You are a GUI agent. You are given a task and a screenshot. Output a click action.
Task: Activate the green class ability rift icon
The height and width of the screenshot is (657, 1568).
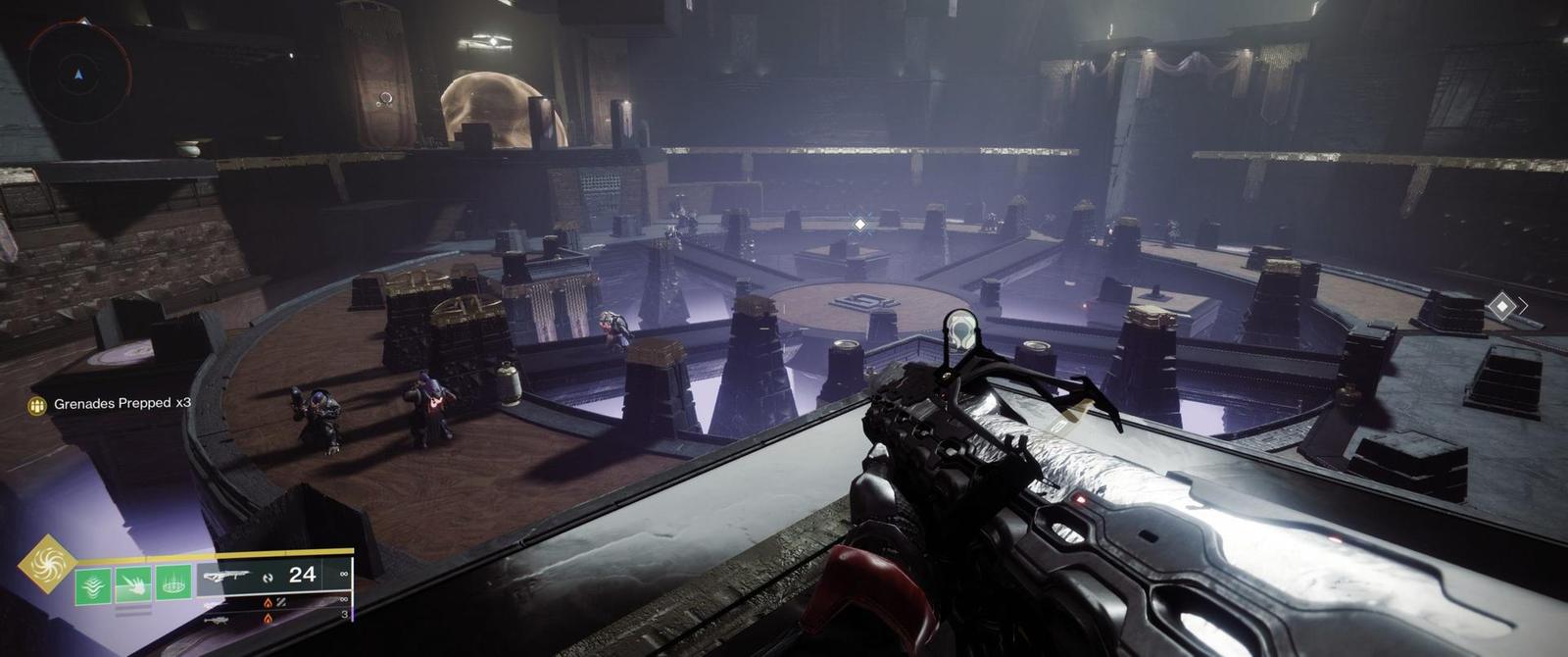173,585
